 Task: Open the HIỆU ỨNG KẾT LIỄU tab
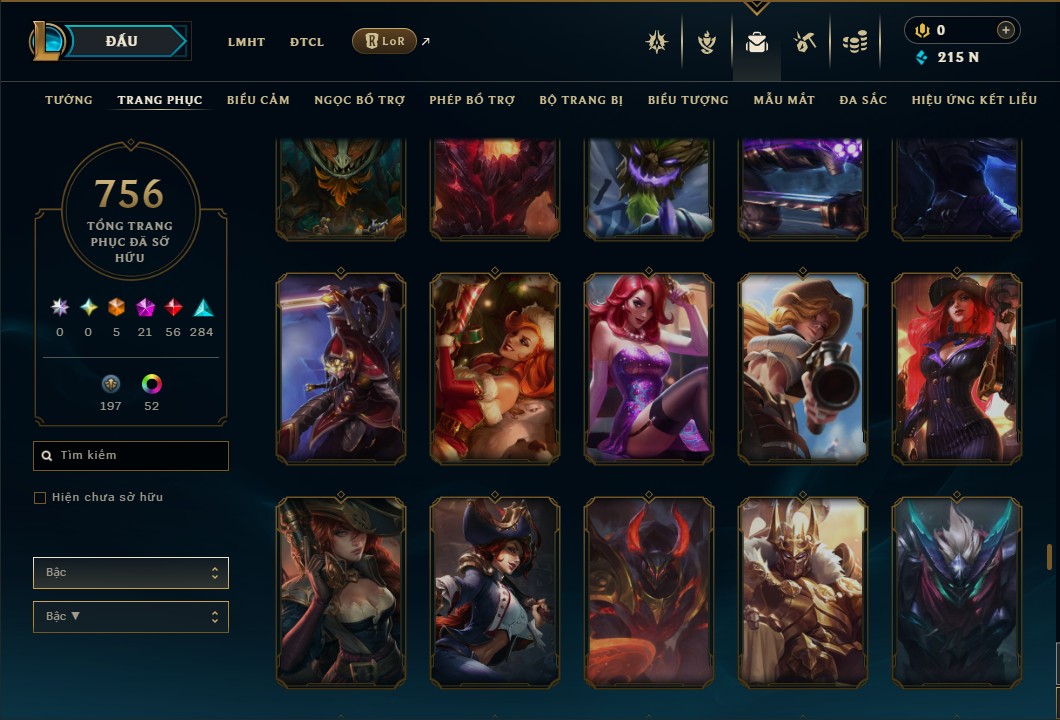coord(974,100)
